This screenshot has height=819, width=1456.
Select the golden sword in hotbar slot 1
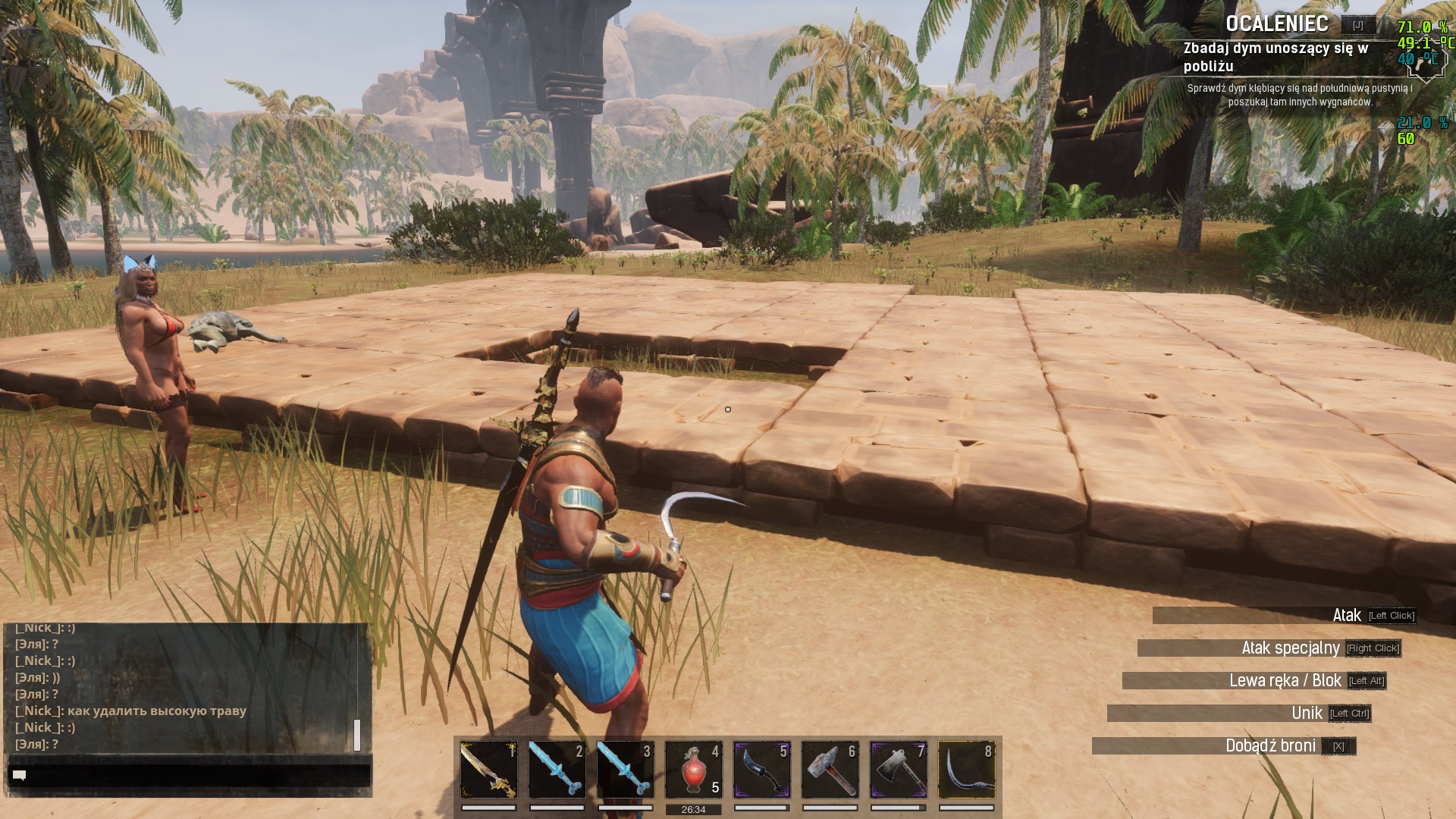(489, 769)
